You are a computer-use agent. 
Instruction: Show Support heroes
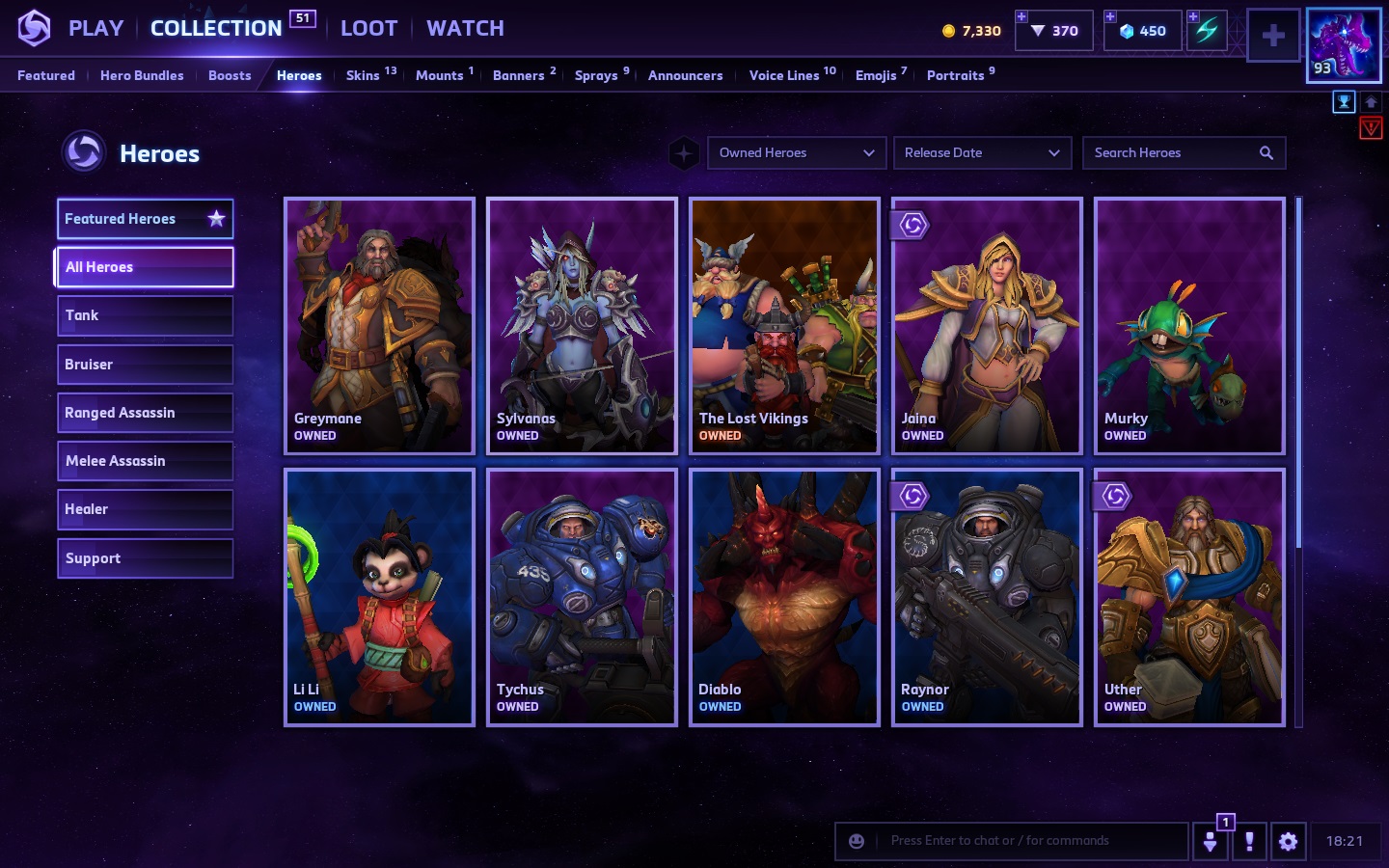point(145,558)
